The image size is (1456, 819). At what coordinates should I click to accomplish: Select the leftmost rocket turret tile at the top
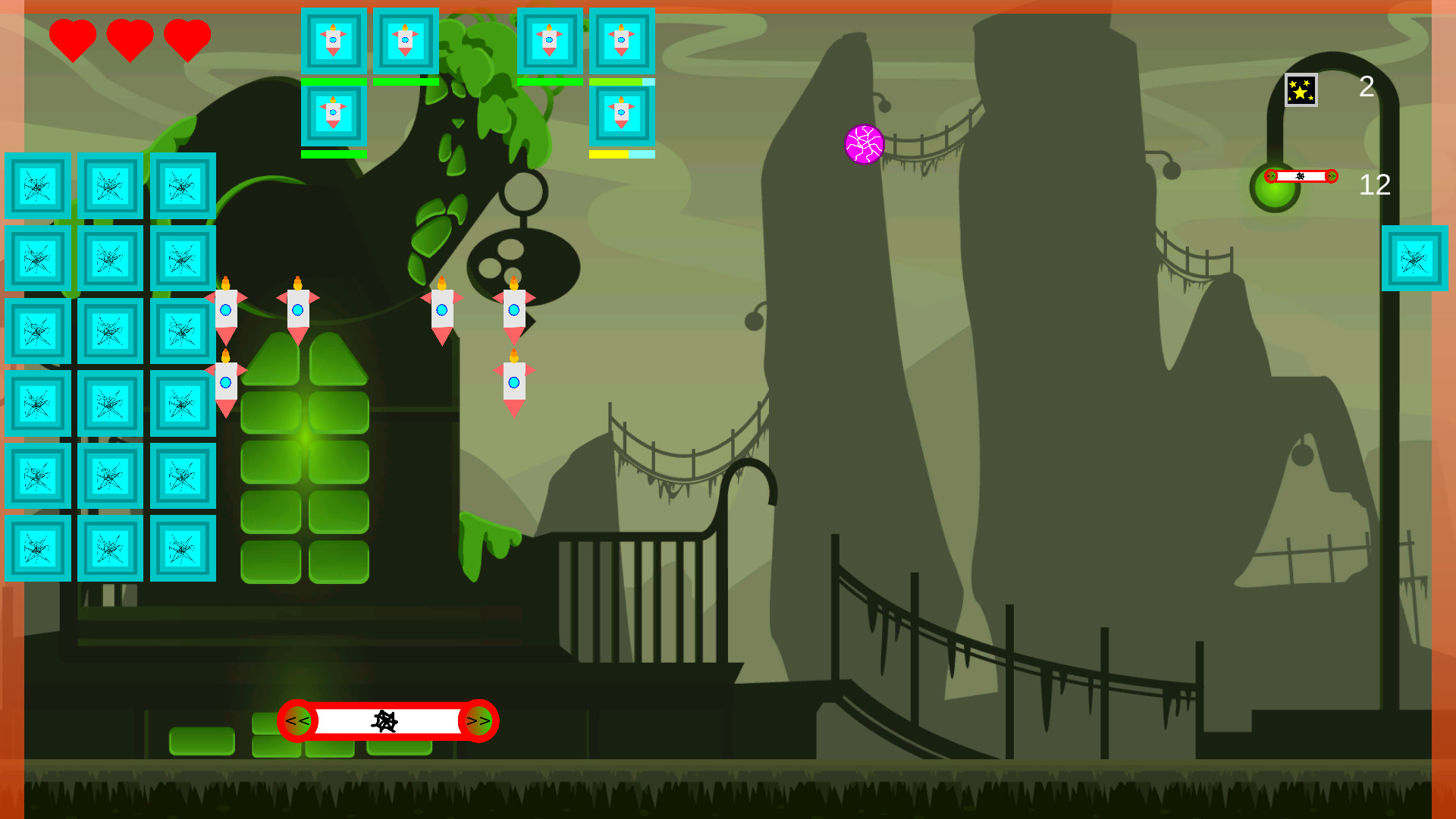334,42
